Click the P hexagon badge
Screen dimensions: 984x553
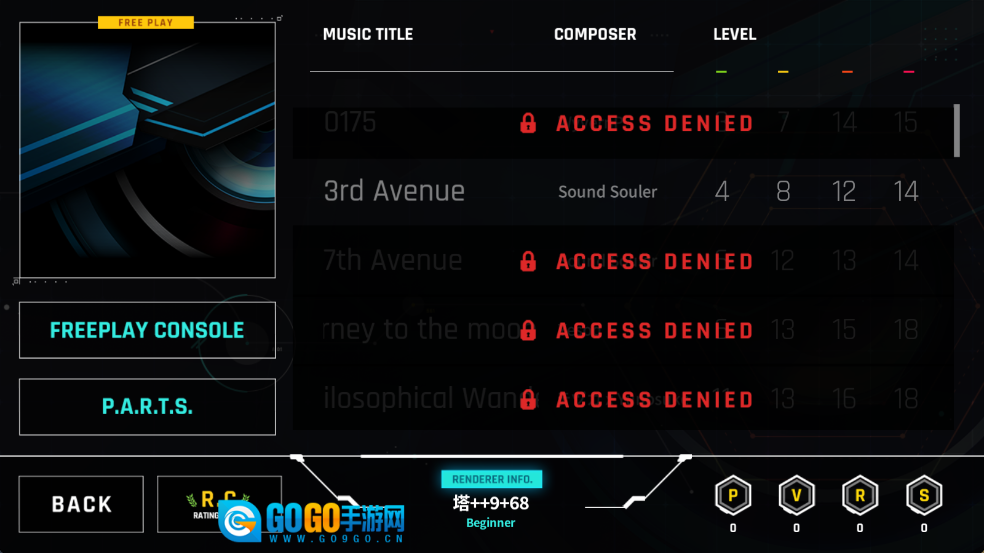(x=732, y=495)
